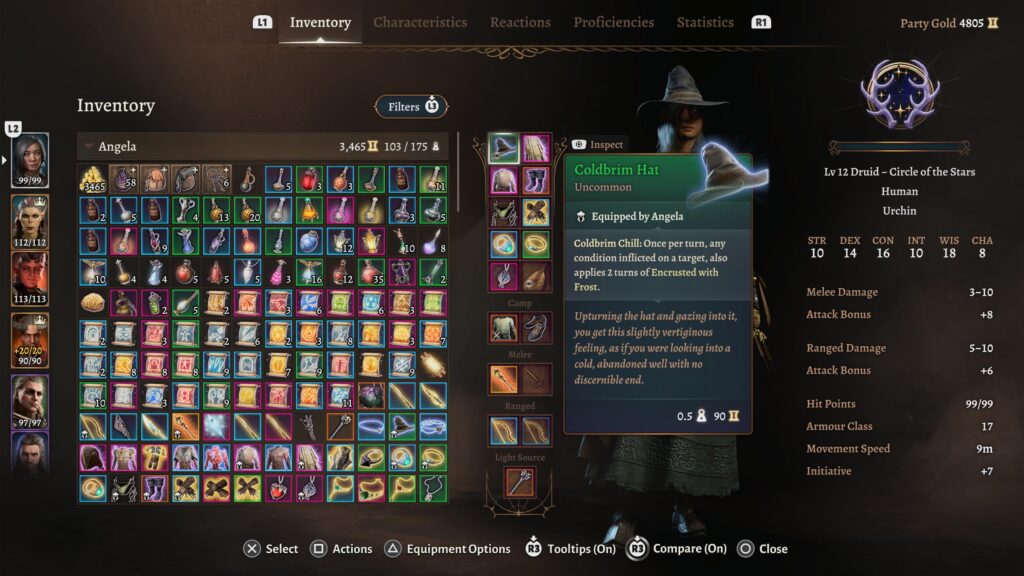Switch to the Characteristics tab
Viewport: 1024px width, 576px height.
click(x=420, y=22)
